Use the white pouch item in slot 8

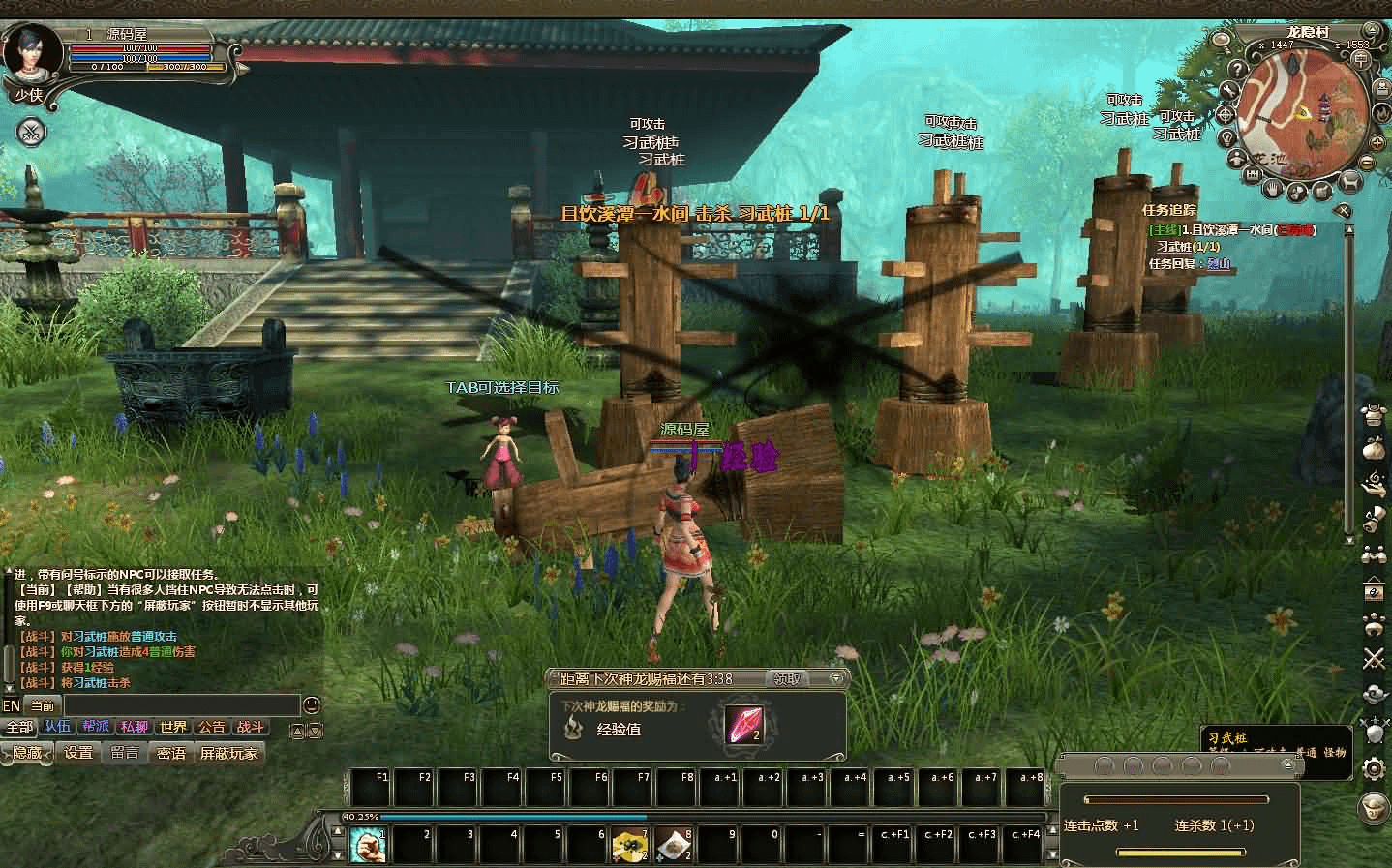pos(674,846)
